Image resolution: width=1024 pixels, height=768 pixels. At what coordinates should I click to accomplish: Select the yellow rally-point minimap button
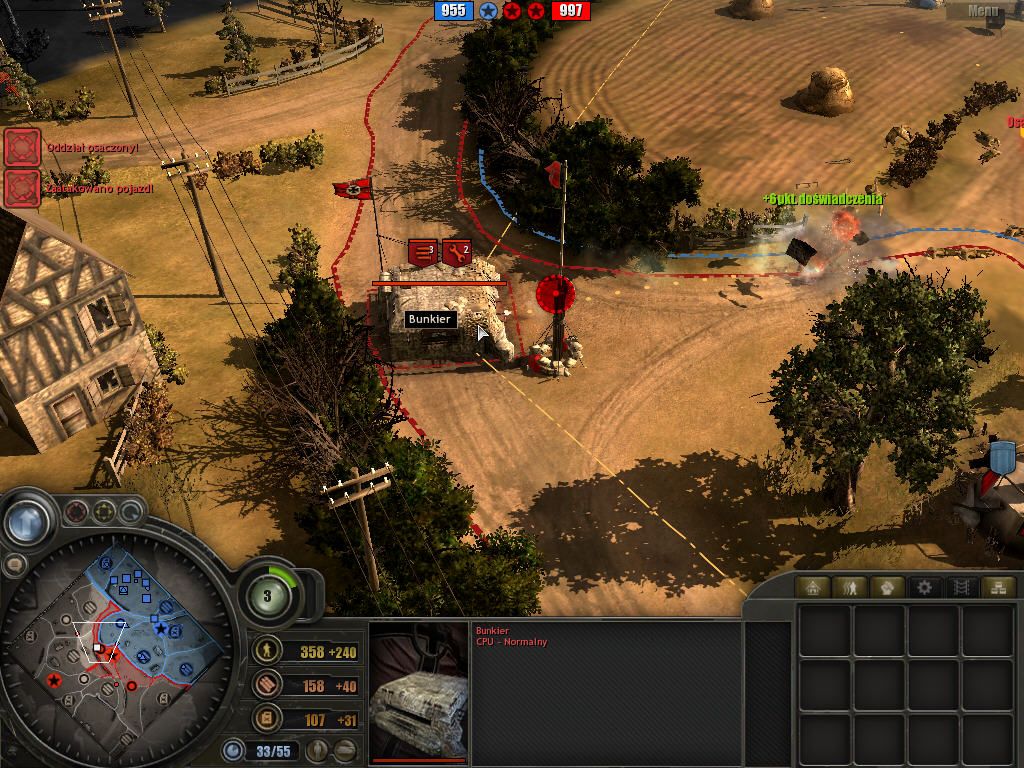(x=104, y=513)
